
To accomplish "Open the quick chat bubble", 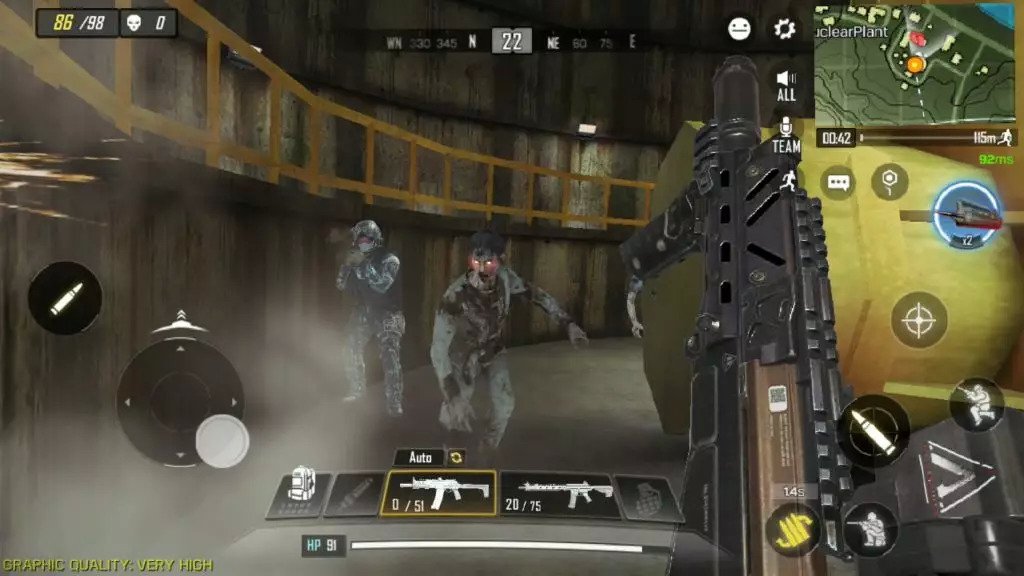I will coord(837,183).
